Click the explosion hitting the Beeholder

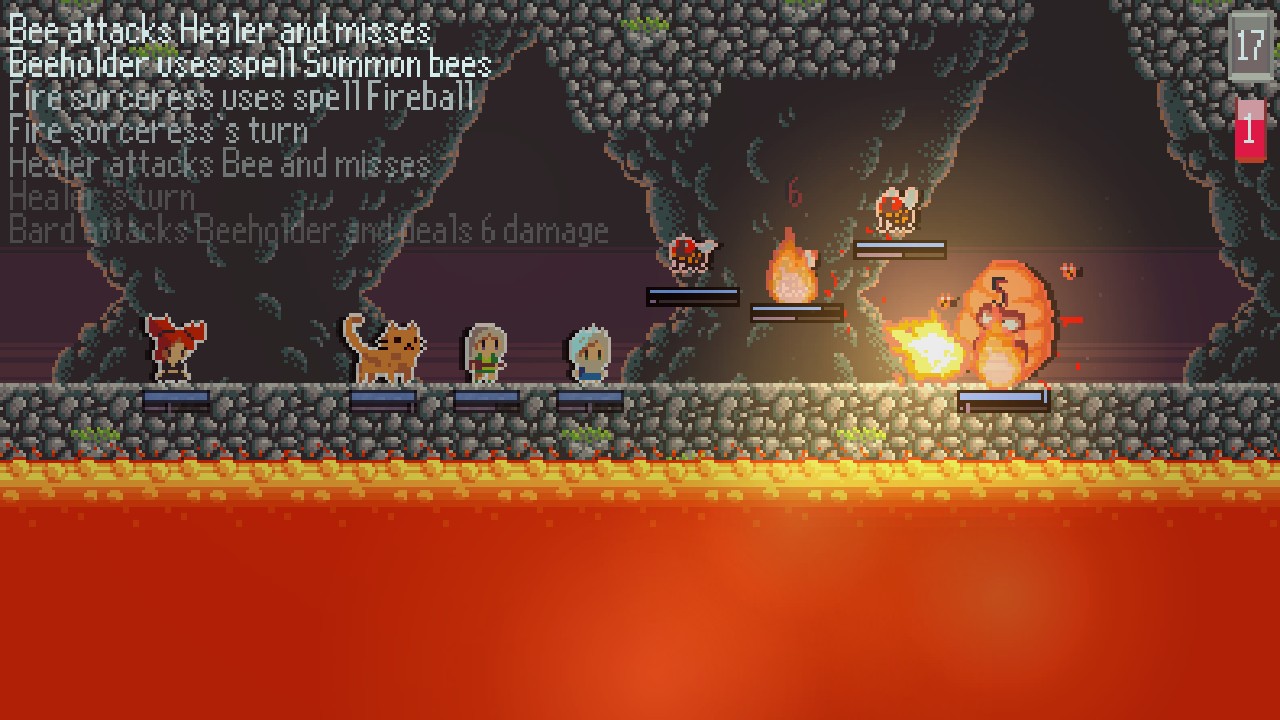pyautogui.click(x=925, y=345)
